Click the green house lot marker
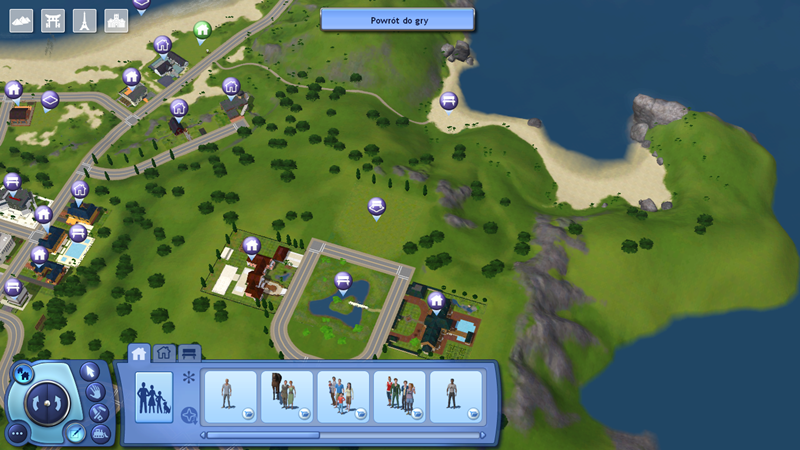Viewport: 800px width, 450px height. pos(202,30)
